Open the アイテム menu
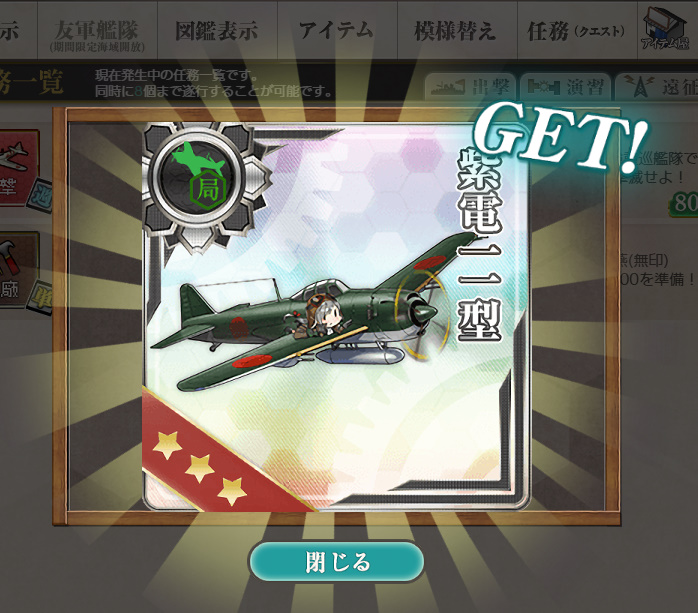 (x=335, y=31)
